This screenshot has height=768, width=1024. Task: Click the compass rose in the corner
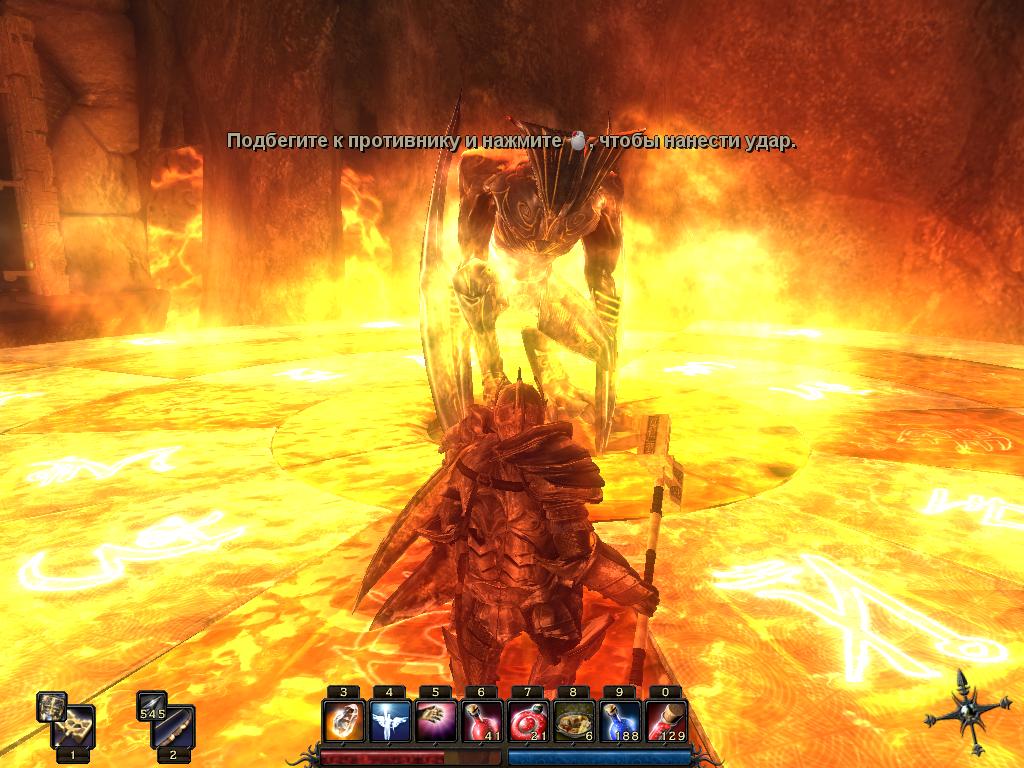tap(964, 712)
